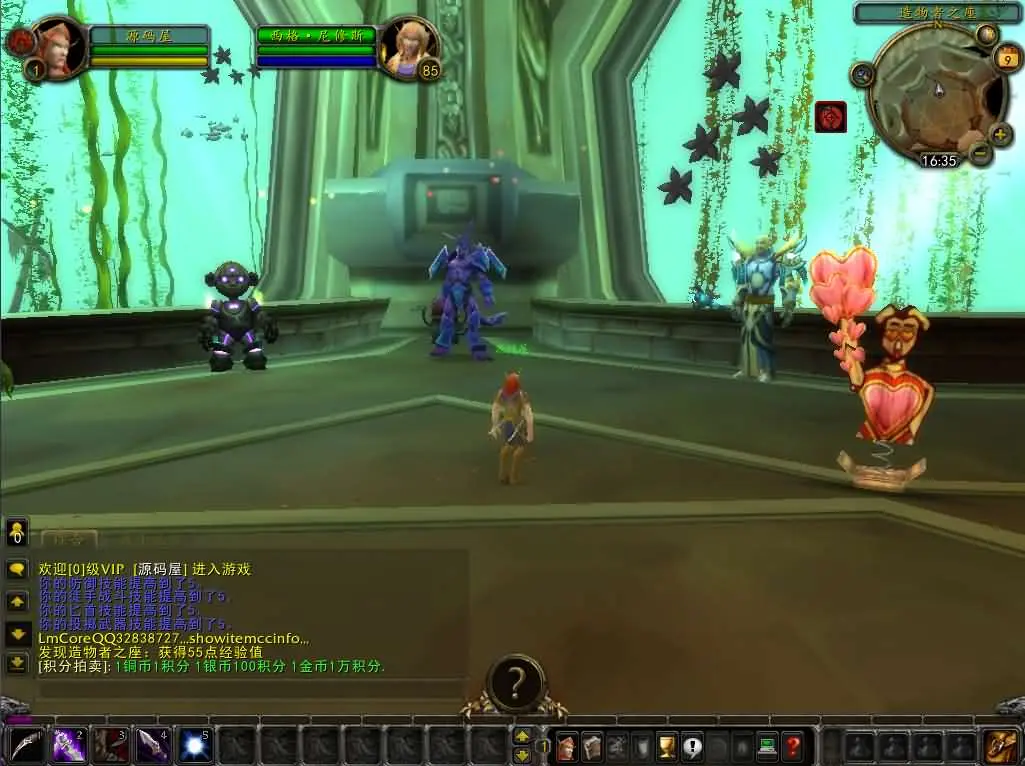Click the player portrait frame
The image size is (1025, 766).
[59, 46]
